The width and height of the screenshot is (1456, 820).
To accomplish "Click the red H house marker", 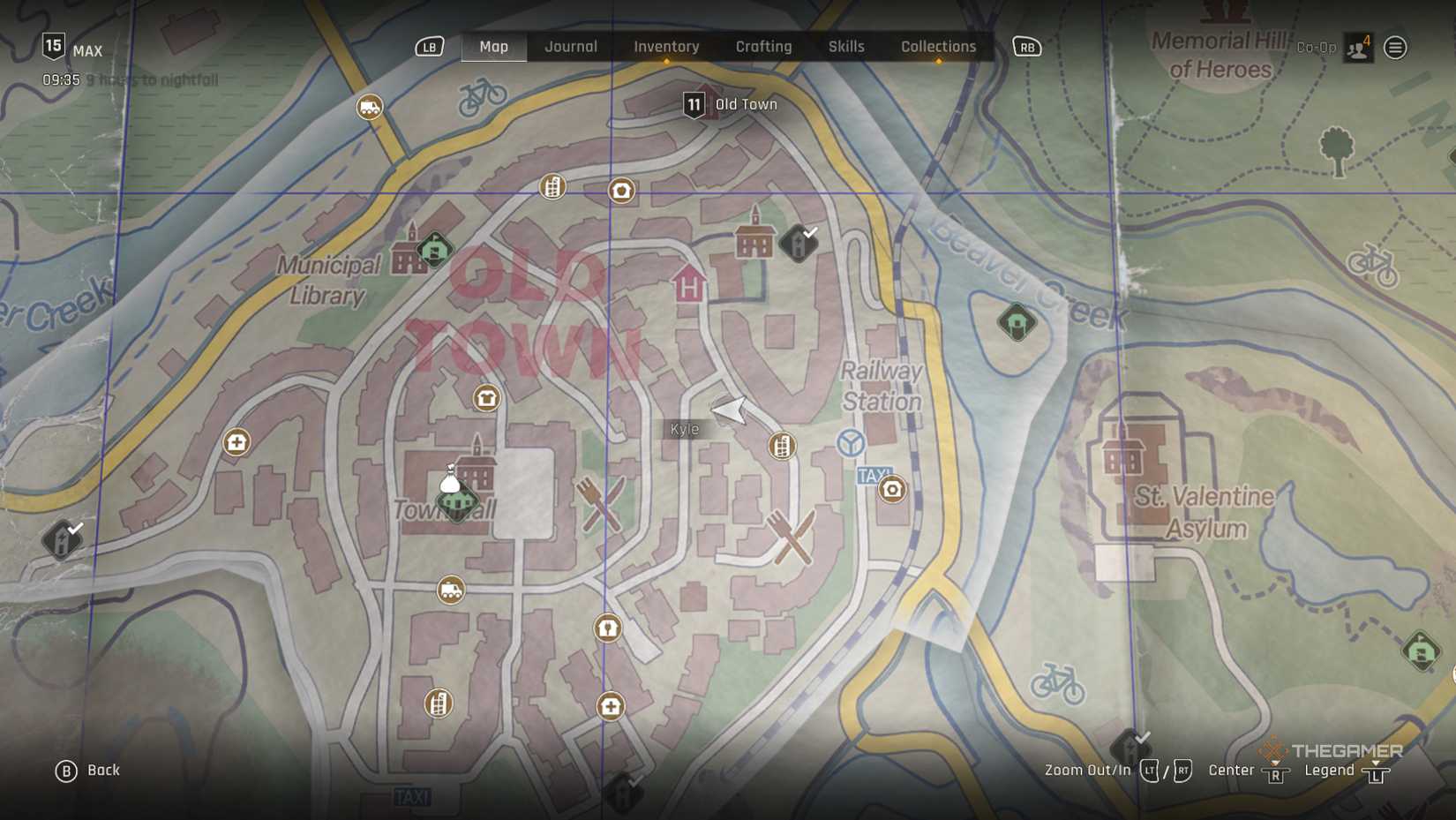I will coord(689,284).
